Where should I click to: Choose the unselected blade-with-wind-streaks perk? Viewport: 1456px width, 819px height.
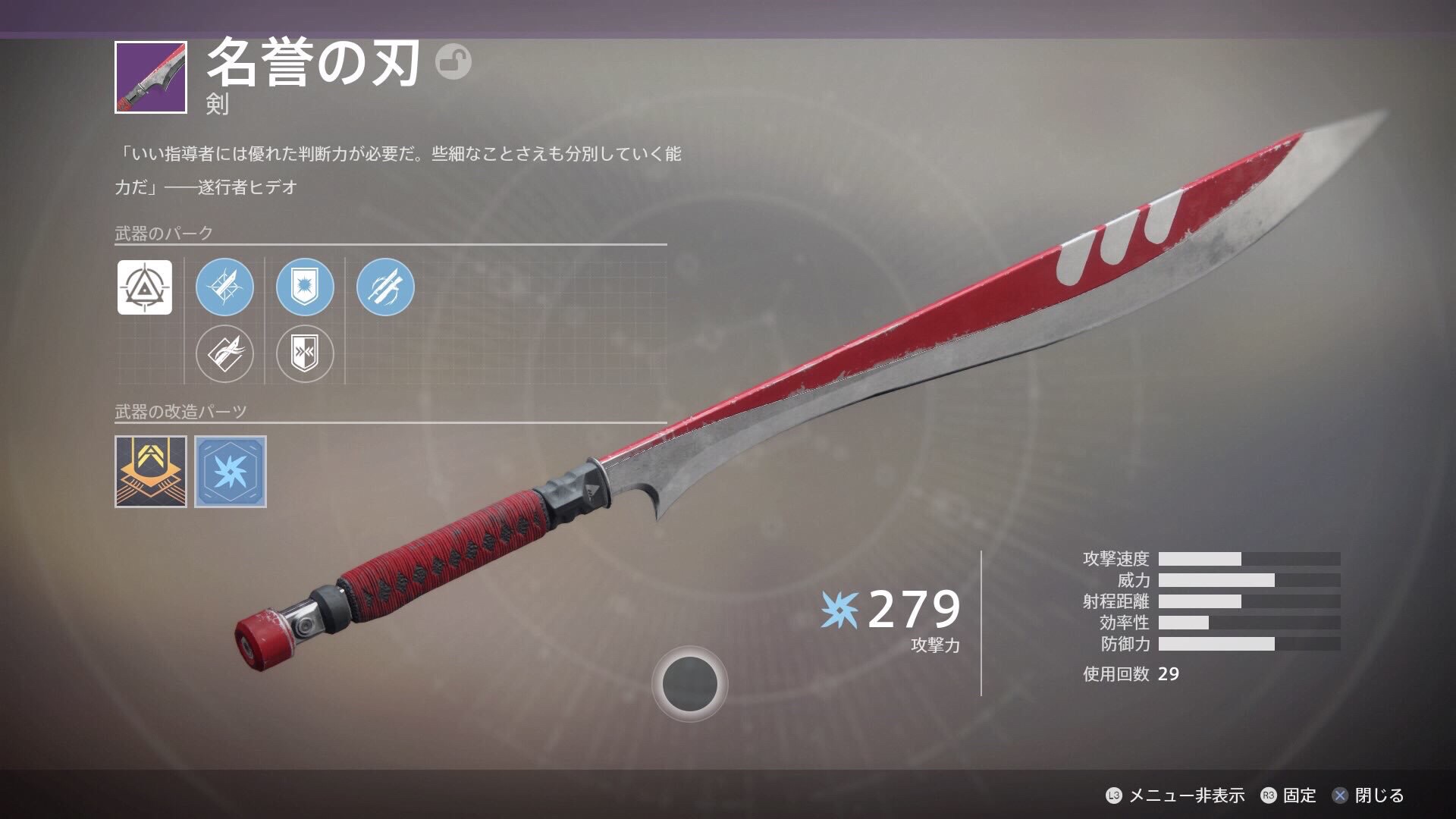[x=224, y=353]
